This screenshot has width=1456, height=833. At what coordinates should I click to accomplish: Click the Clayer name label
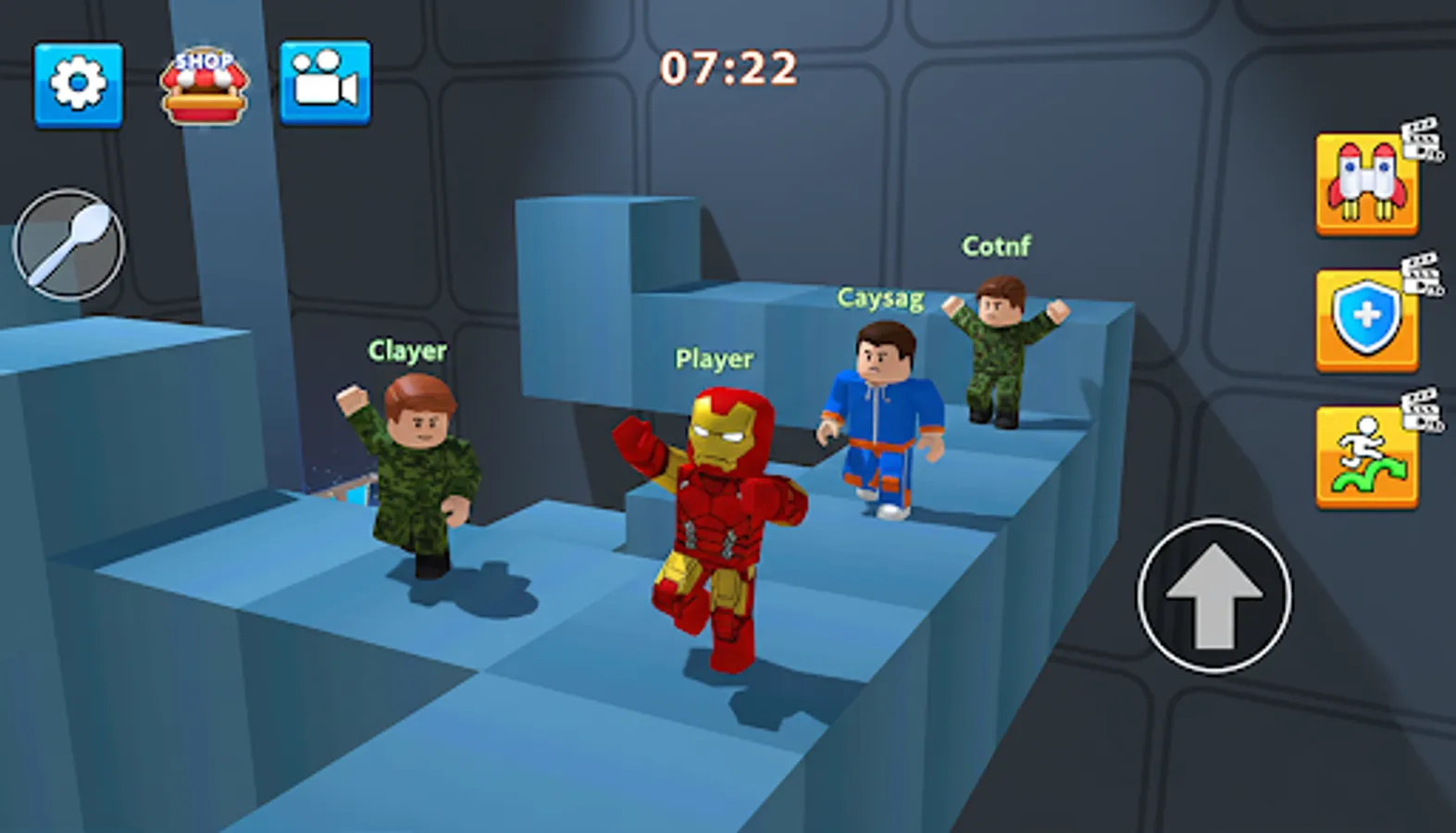pos(407,351)
